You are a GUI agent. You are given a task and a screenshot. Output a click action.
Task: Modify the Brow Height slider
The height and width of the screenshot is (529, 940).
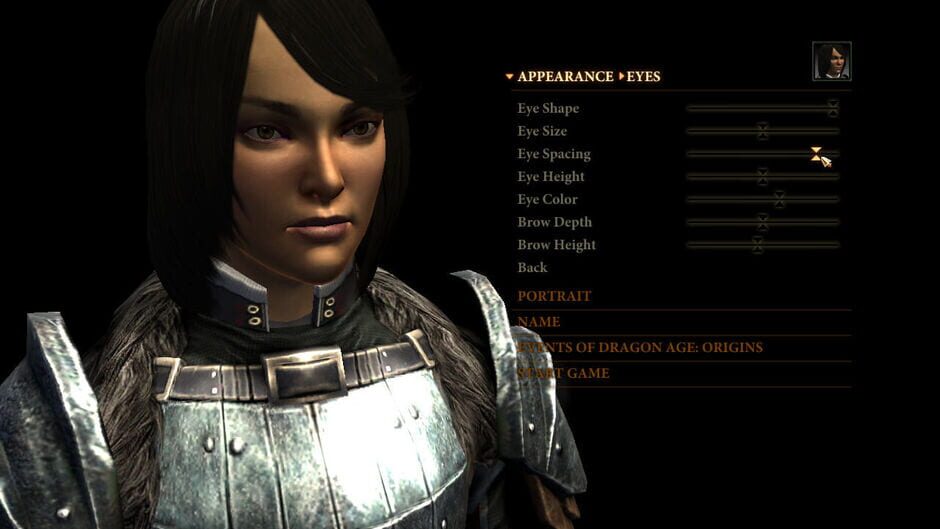pos(757,245)
